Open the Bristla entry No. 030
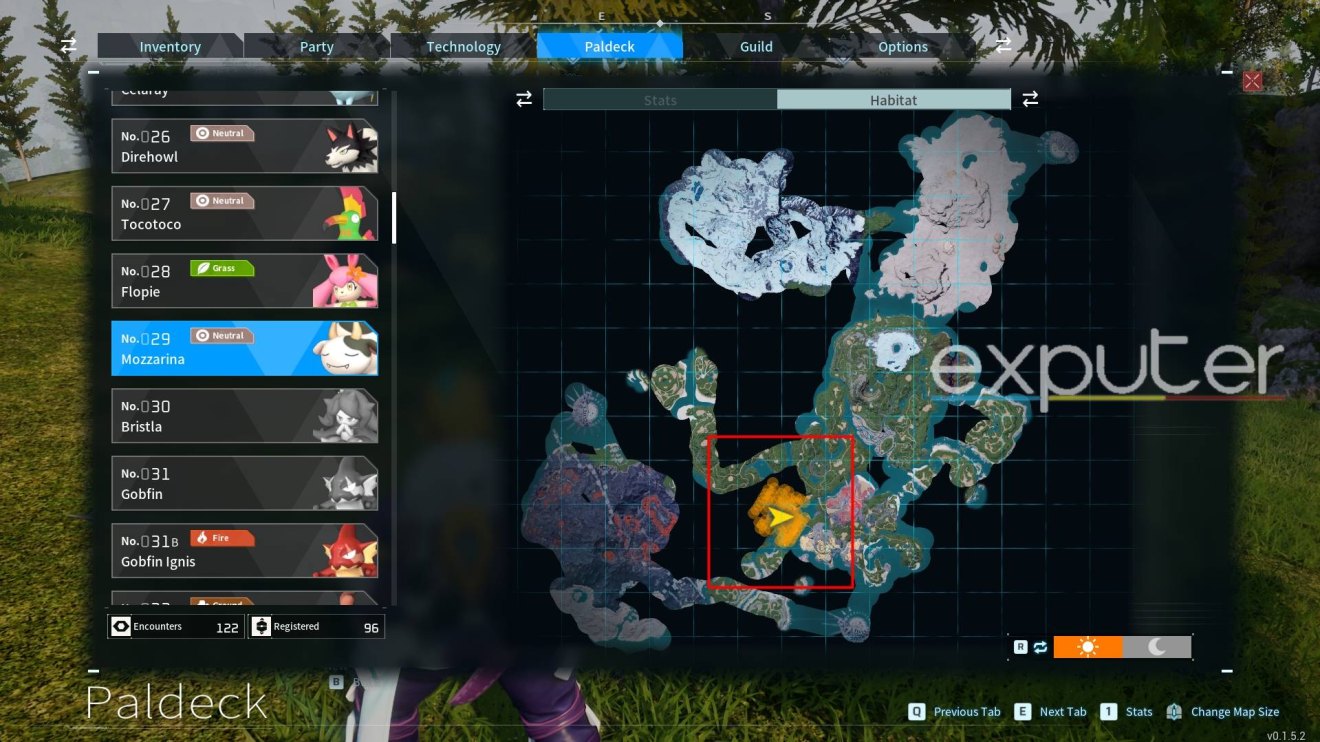 [244, 416]
